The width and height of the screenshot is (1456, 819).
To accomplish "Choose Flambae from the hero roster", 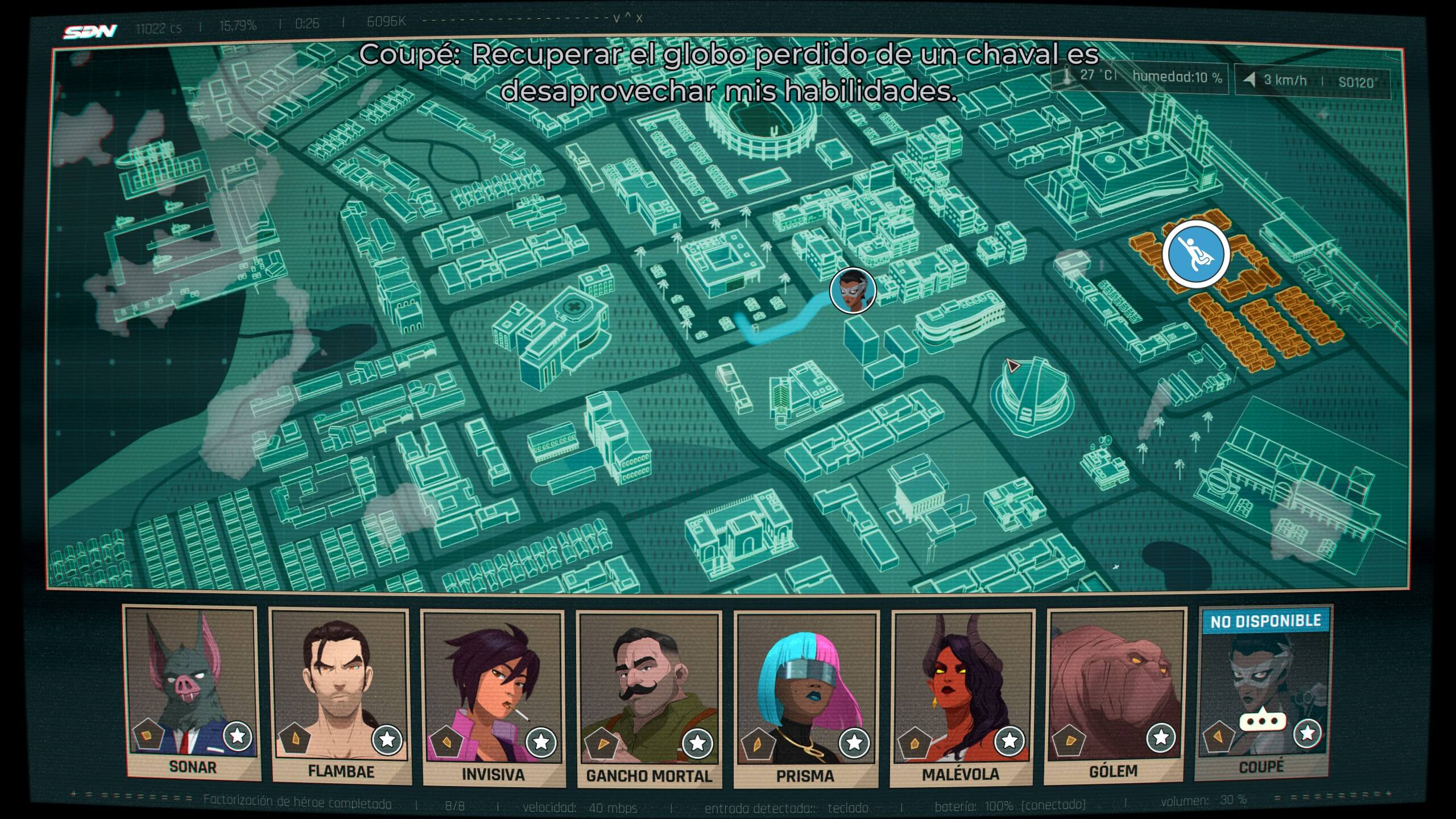I will coord(340,694).
